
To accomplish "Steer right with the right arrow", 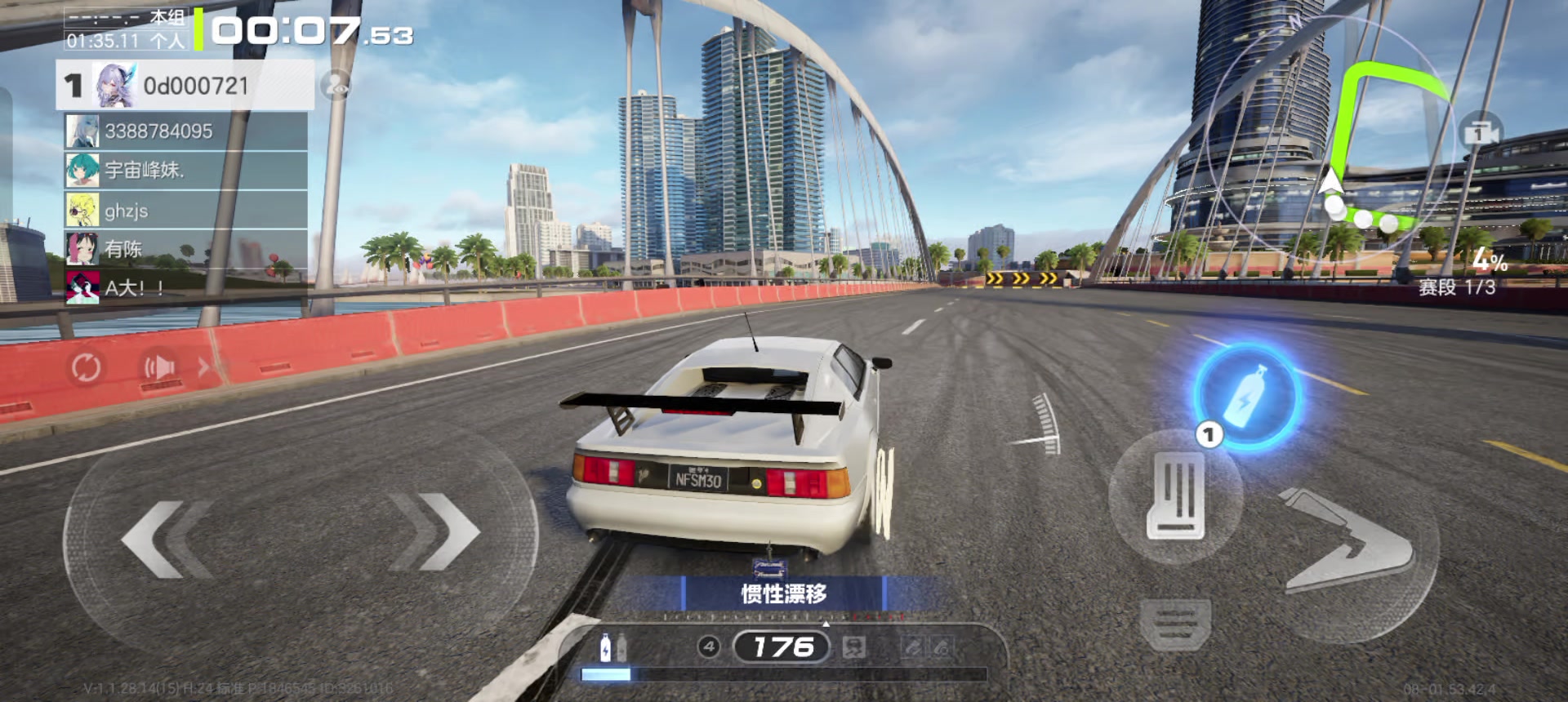I will (x=433, y=532).
